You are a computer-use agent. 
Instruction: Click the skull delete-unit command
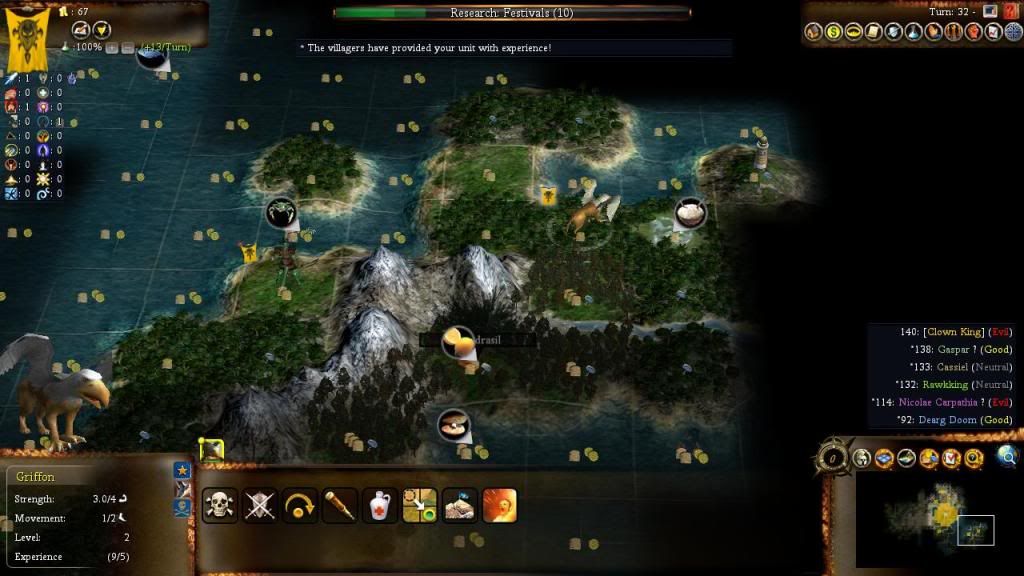219,505
